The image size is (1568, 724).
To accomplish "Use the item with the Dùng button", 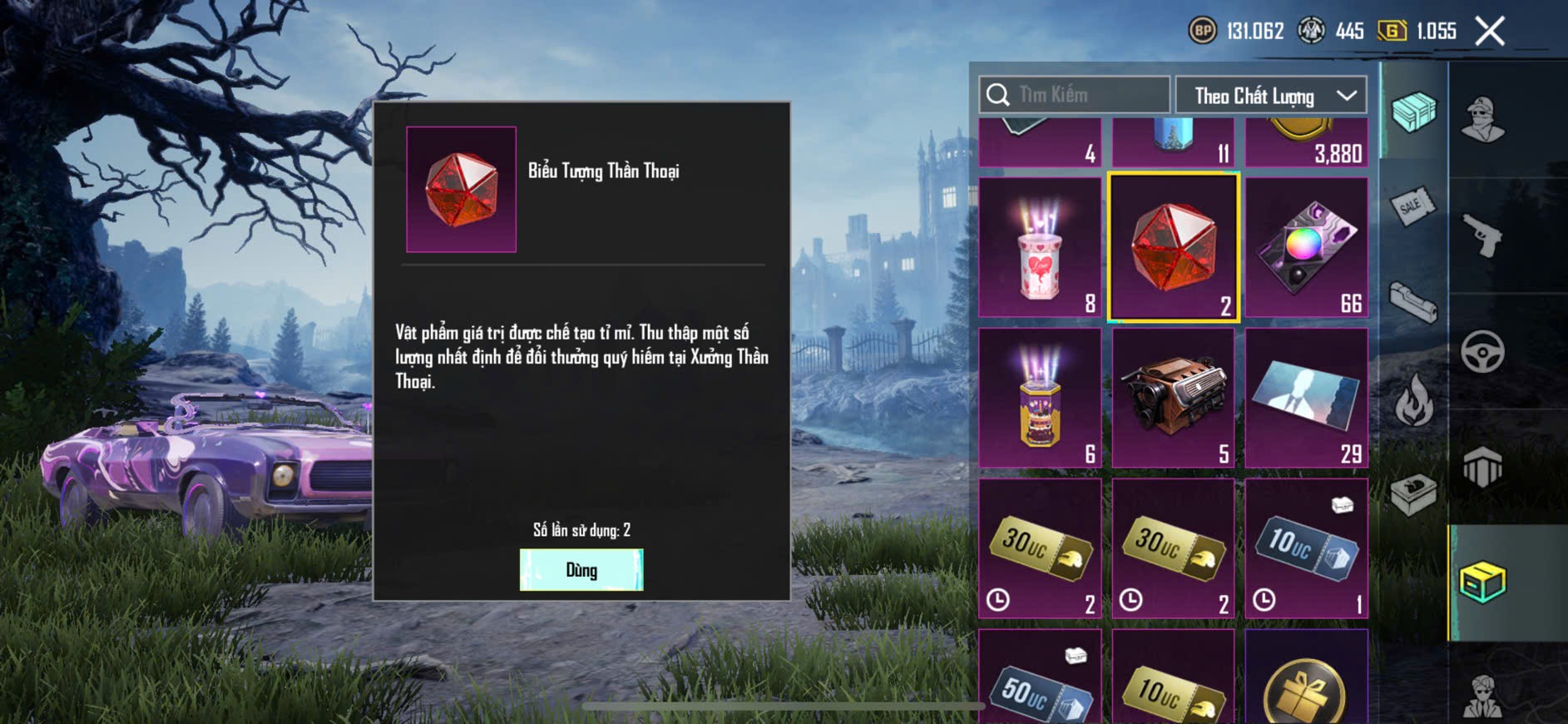I will [581, 570].
